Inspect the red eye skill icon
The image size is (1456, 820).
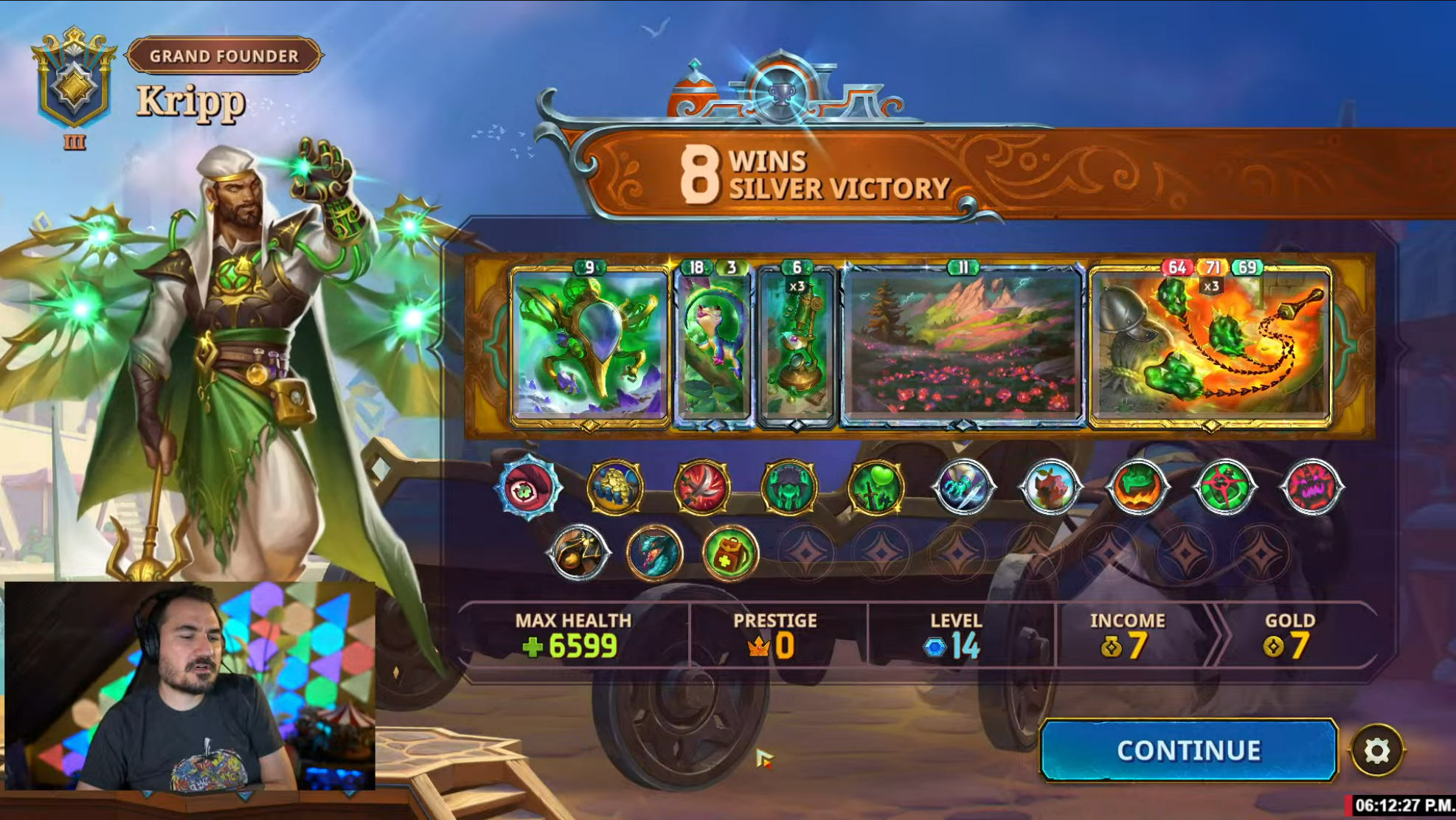[528, 487]
